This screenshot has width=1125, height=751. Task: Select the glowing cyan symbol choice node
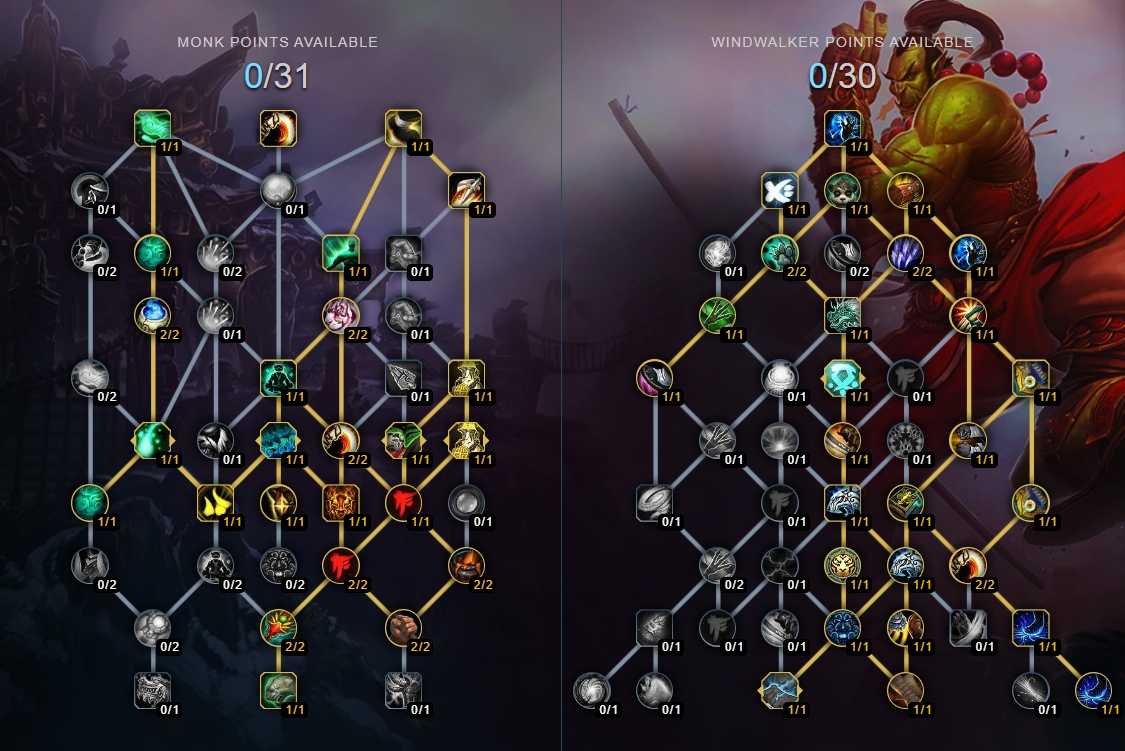842,378
